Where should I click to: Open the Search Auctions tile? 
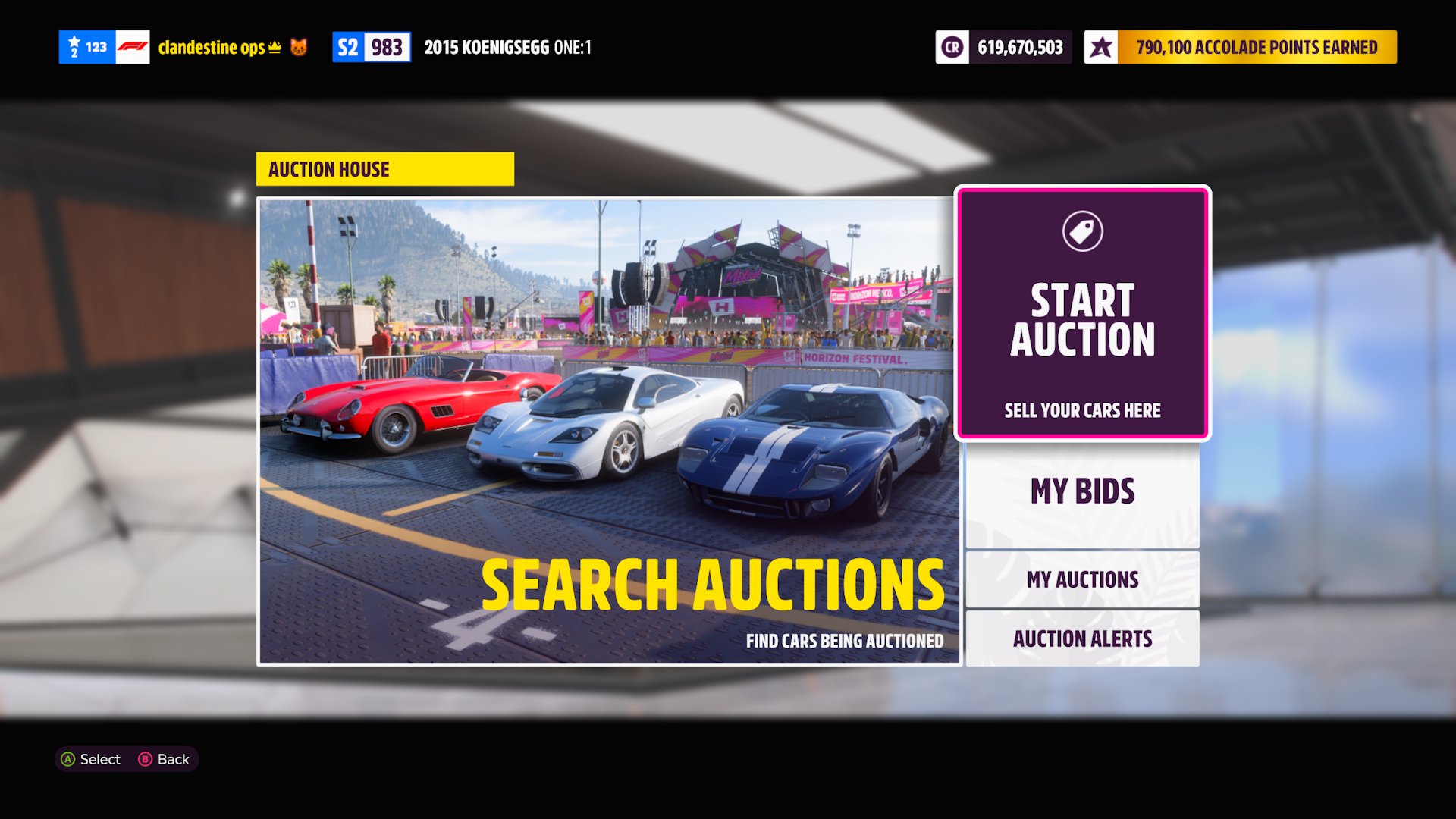point(609,431)
